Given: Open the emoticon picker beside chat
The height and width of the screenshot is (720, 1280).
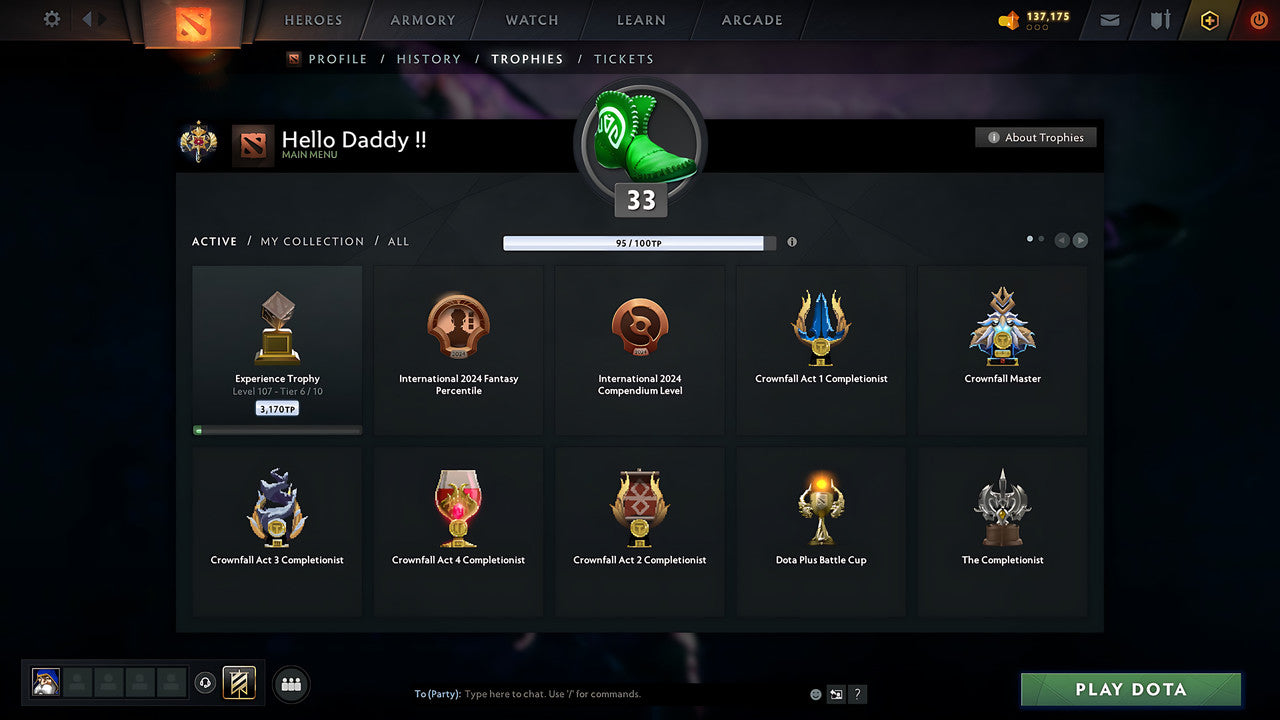Looking at the screenshot, I should tap(815, 693).
